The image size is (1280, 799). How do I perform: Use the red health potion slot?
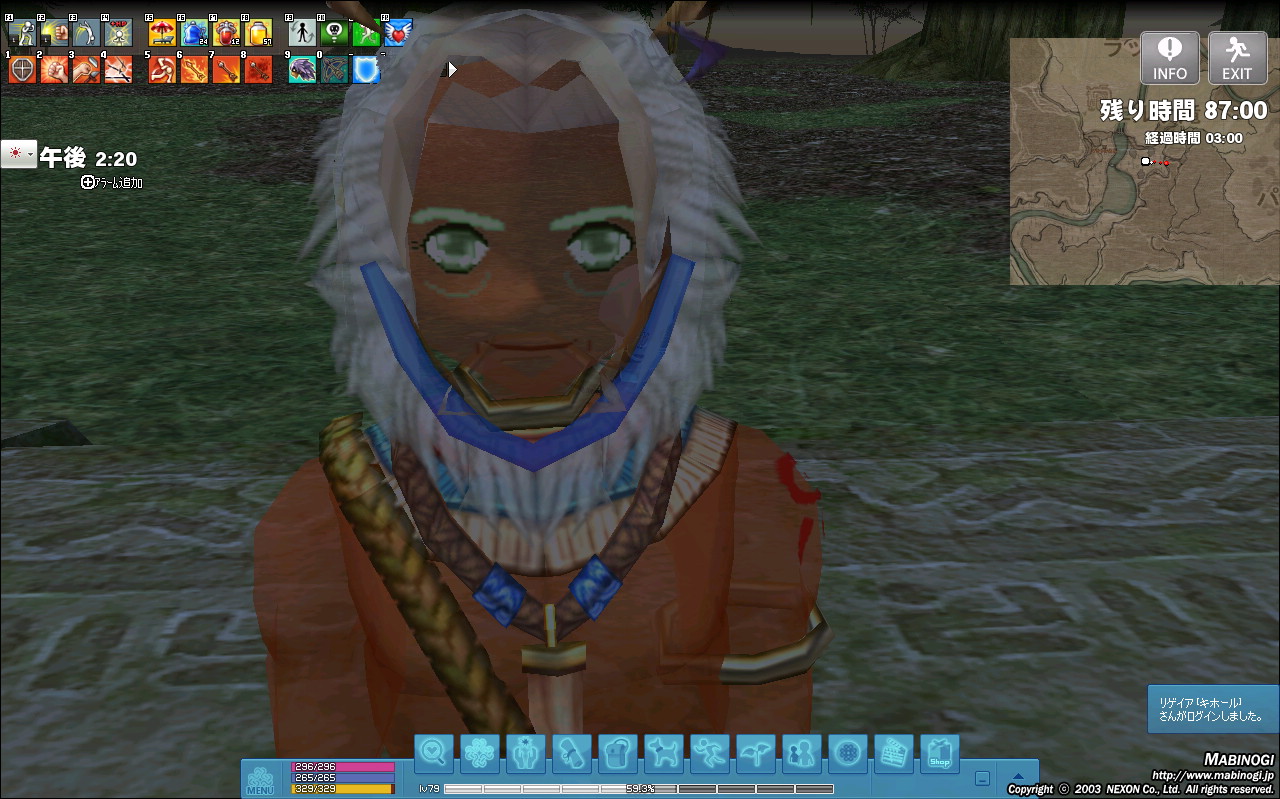[226, 33]
